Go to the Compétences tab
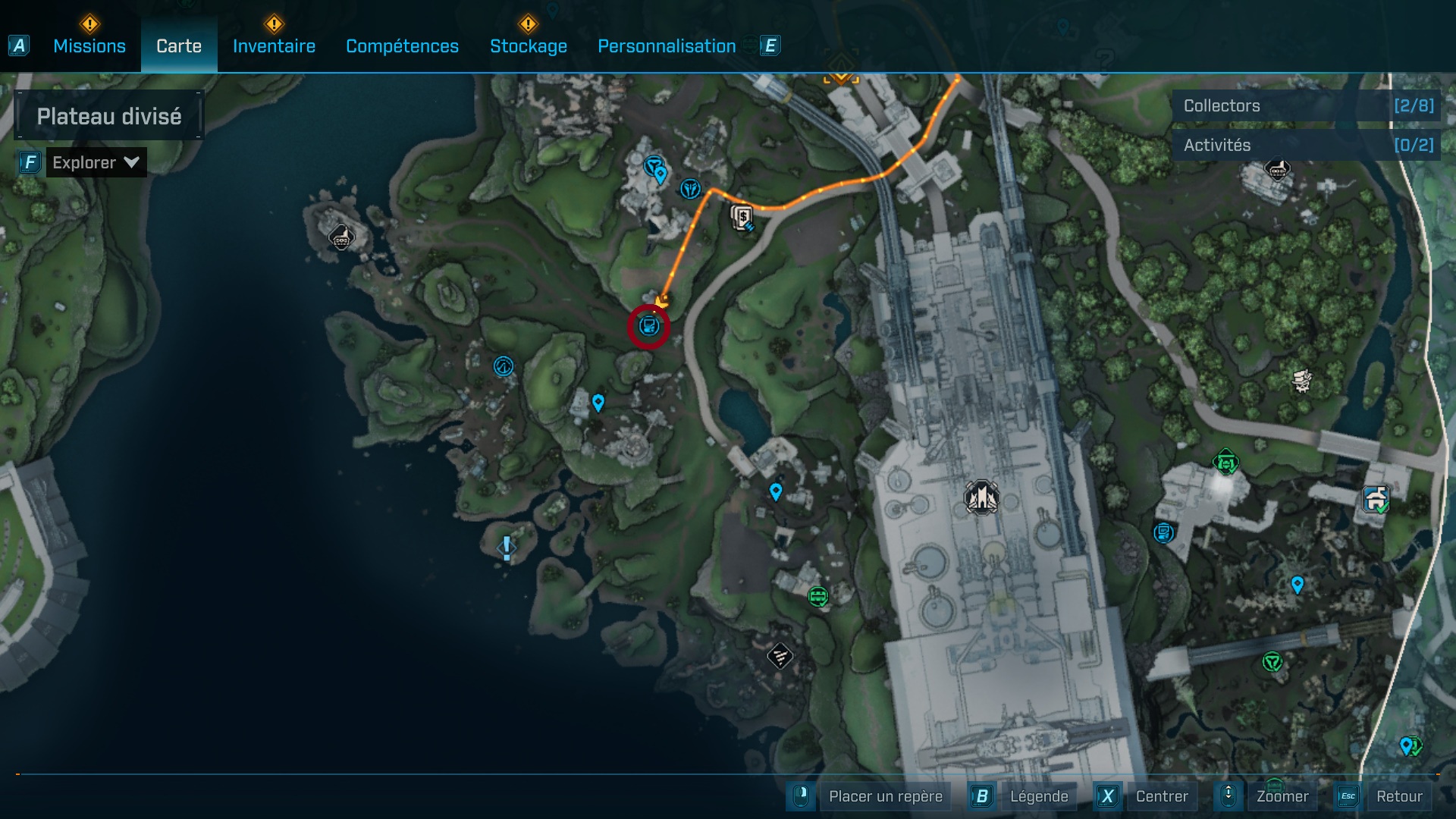Image resolution: width=1456 pixels, height=819 pixels. [402, 46]
